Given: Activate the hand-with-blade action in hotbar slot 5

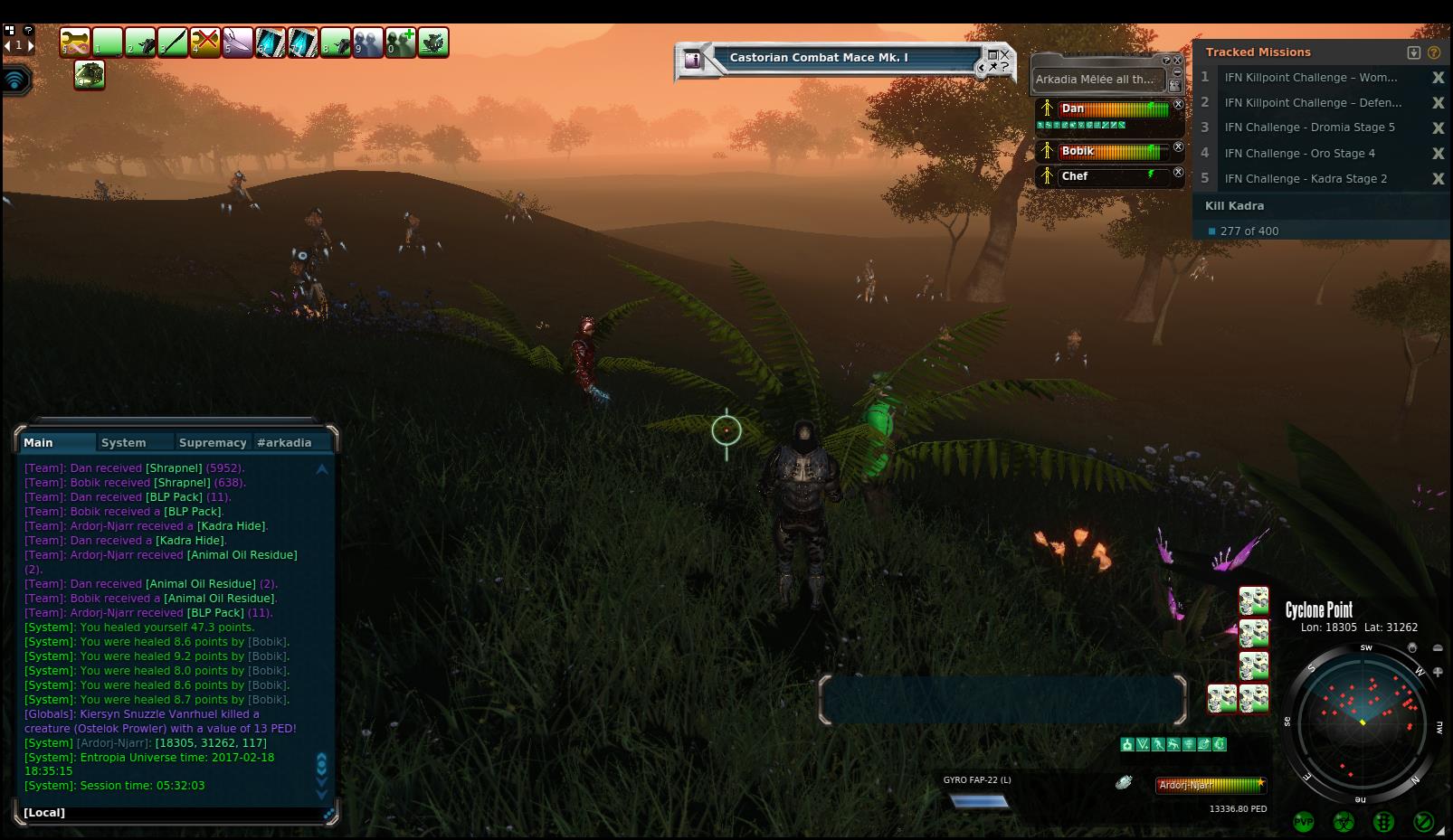Looking at the screenshot, I should [x=238, y=42].
